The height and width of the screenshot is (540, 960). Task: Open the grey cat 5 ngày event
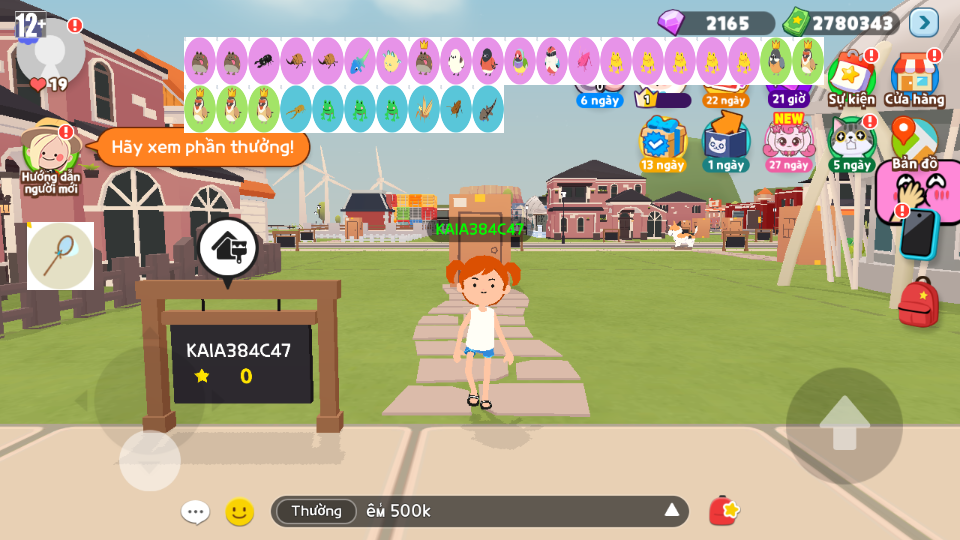point(851,141)
